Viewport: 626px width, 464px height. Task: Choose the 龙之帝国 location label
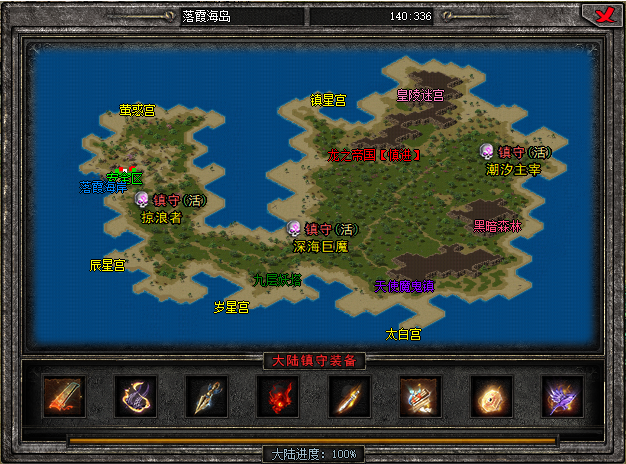(x=373, y=155)
